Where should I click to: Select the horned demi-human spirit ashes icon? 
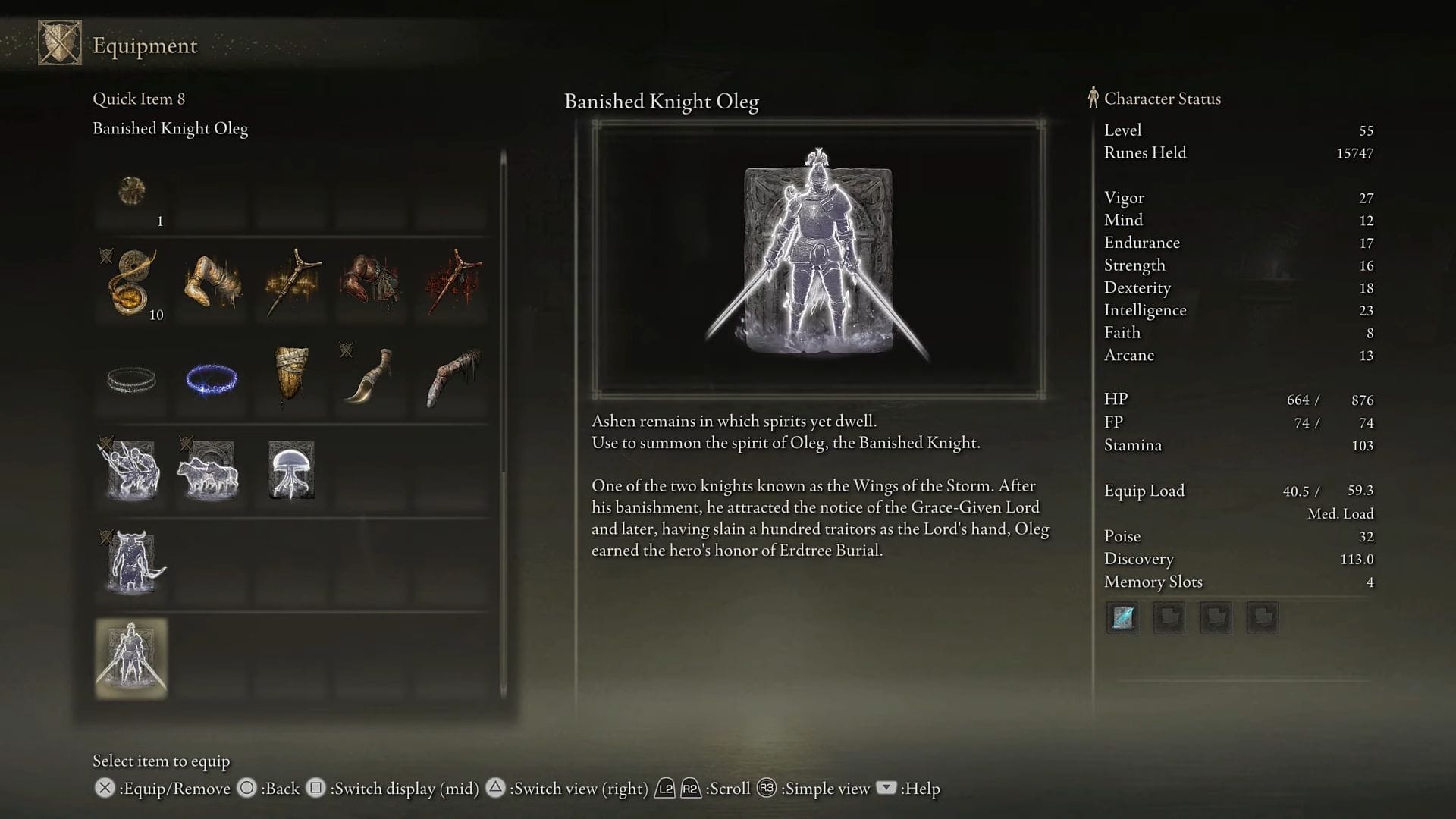(131, 561)
